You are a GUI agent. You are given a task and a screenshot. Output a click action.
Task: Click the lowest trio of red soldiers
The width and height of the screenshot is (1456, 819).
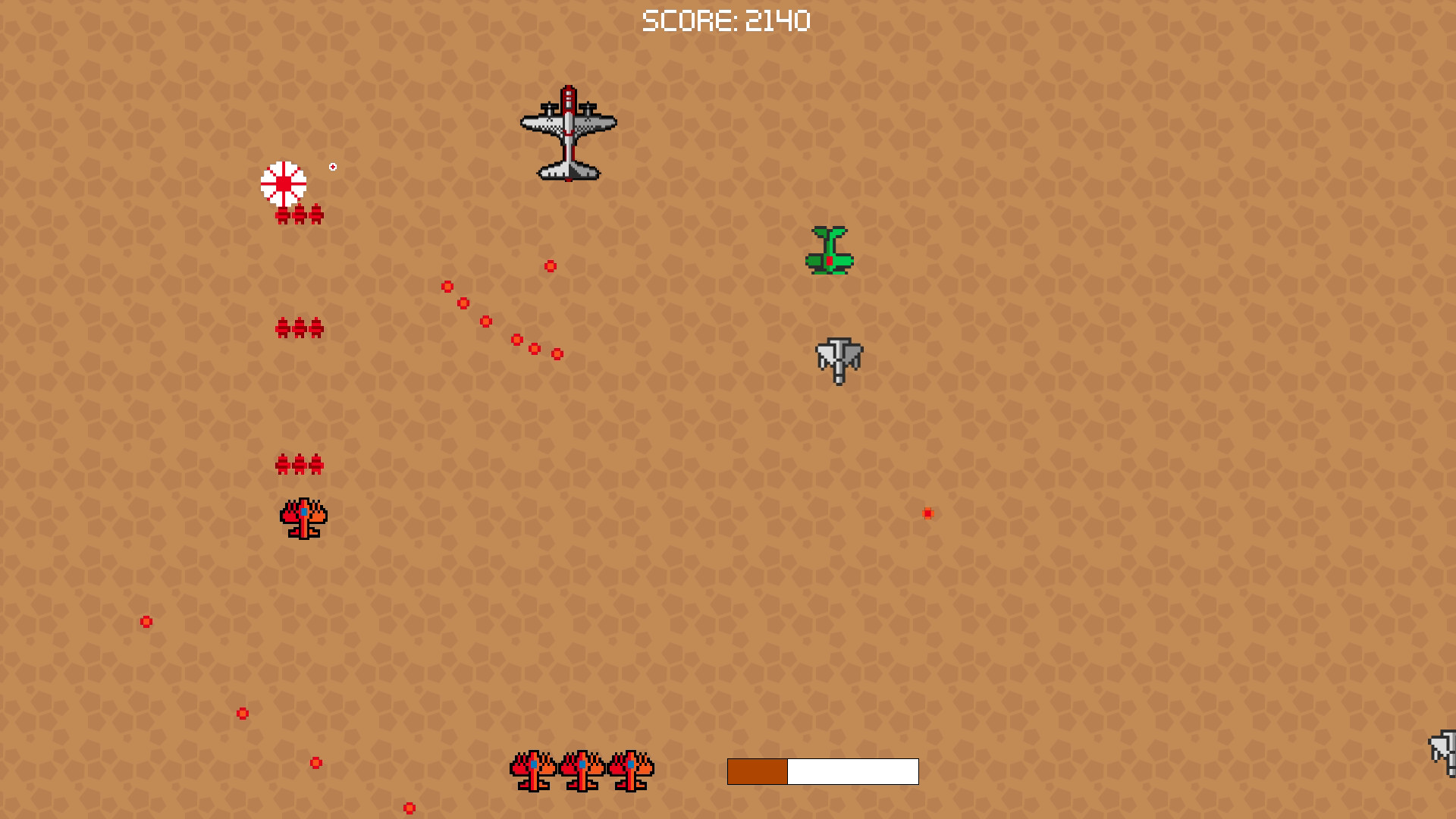[x=300, y=463]
